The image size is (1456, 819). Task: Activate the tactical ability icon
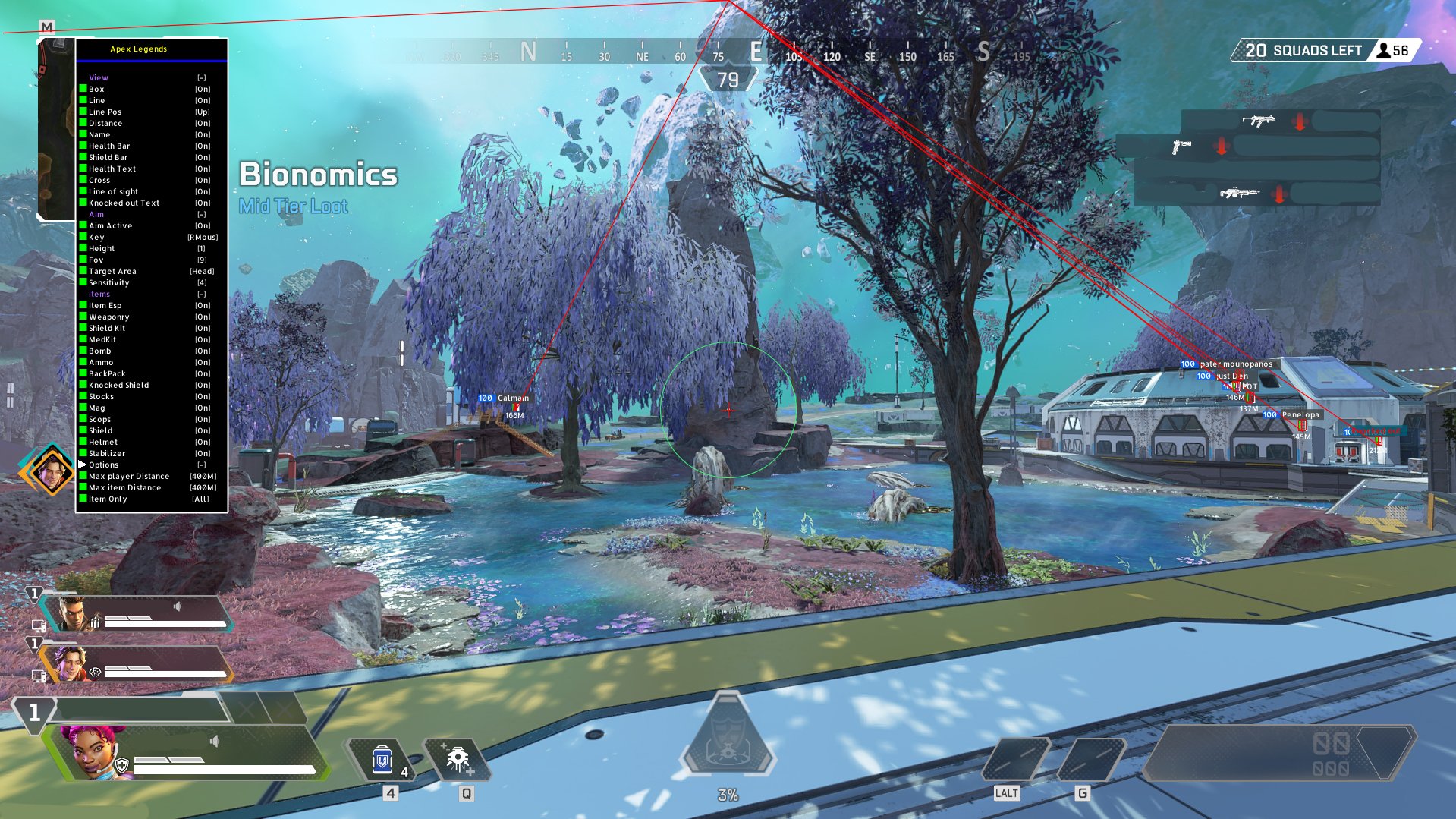click(x=458, y=760)
